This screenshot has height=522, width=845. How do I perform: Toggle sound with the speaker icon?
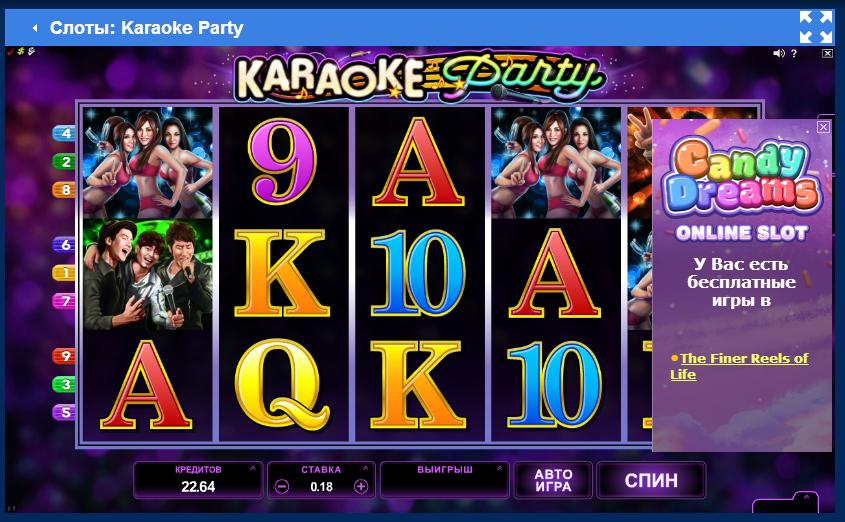(x=780, y=53)
